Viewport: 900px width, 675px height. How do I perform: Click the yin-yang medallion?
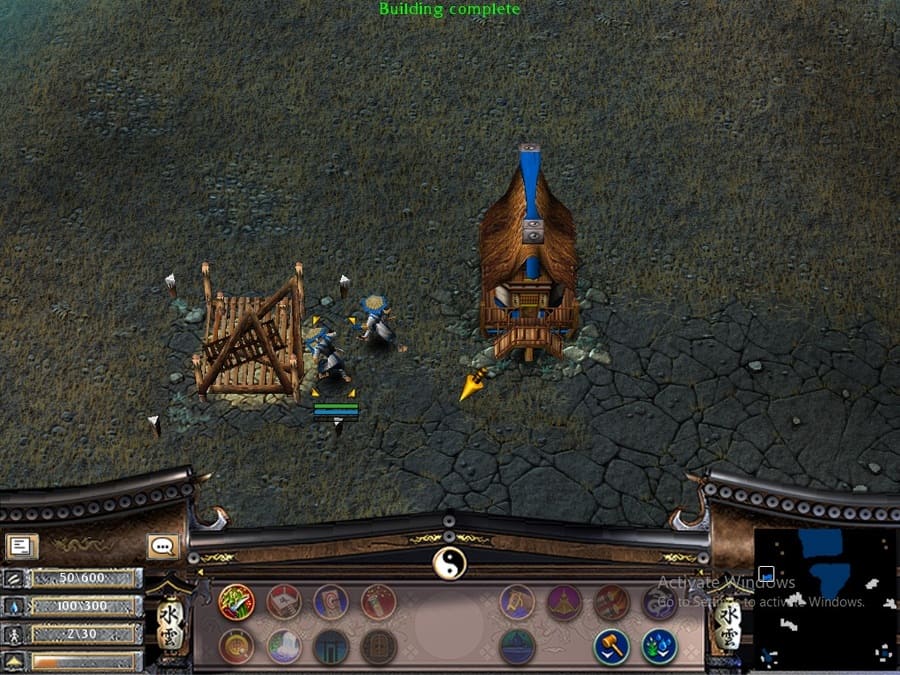click(x=449, y=564)
